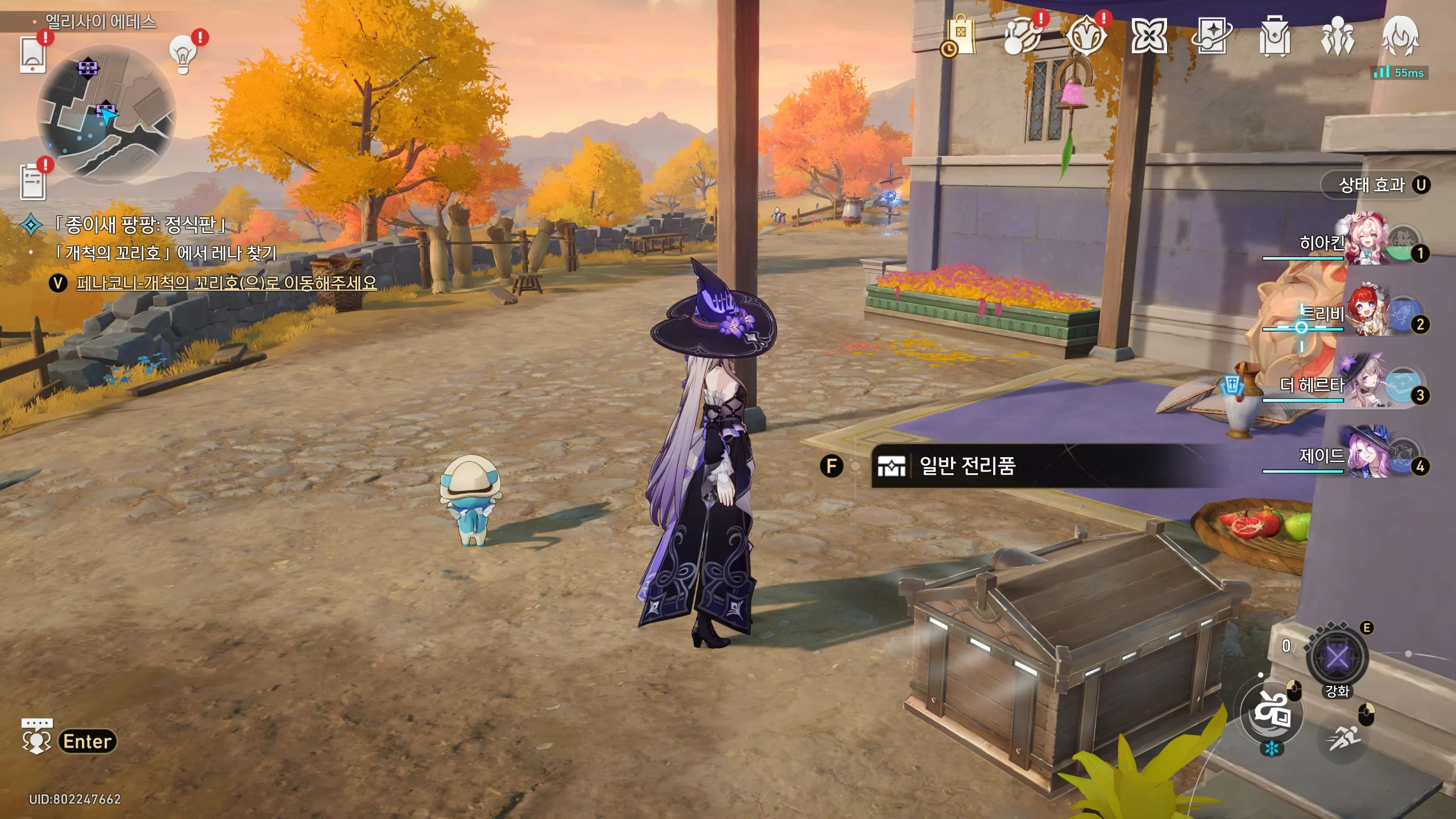1456x819 pixels.
Task: Open the chat speech bubble icon
Action: click(x=37, y=736)
